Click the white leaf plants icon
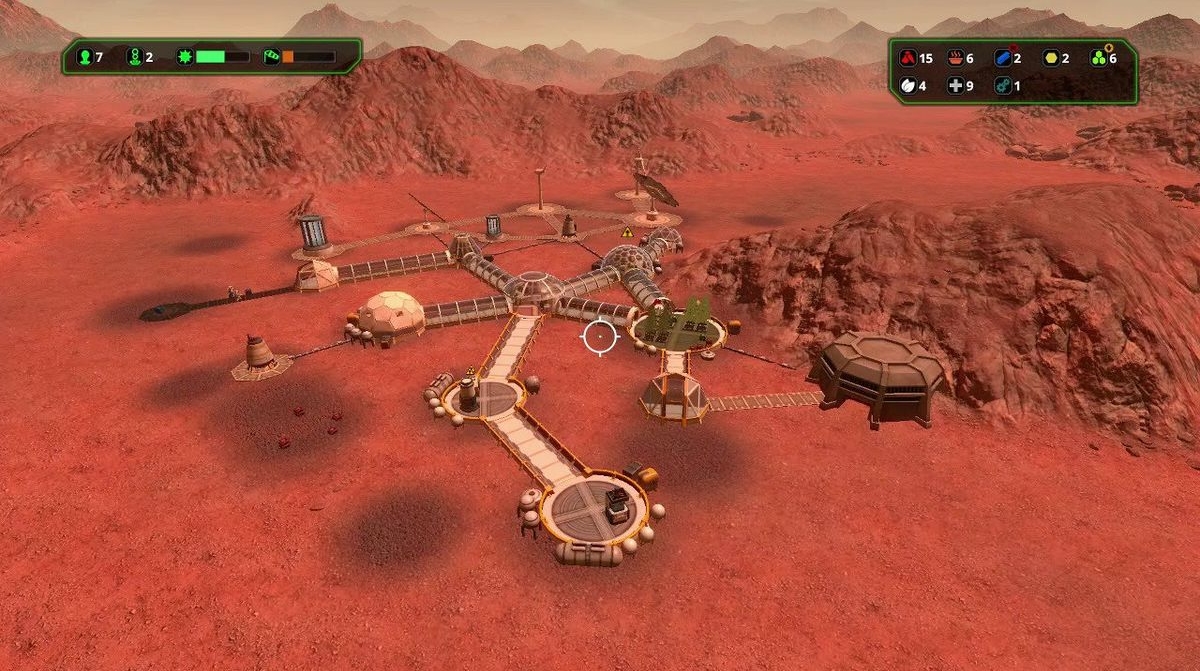Image resolution: width=1200 pixels, height=671 pixels. tap(907, 86)
